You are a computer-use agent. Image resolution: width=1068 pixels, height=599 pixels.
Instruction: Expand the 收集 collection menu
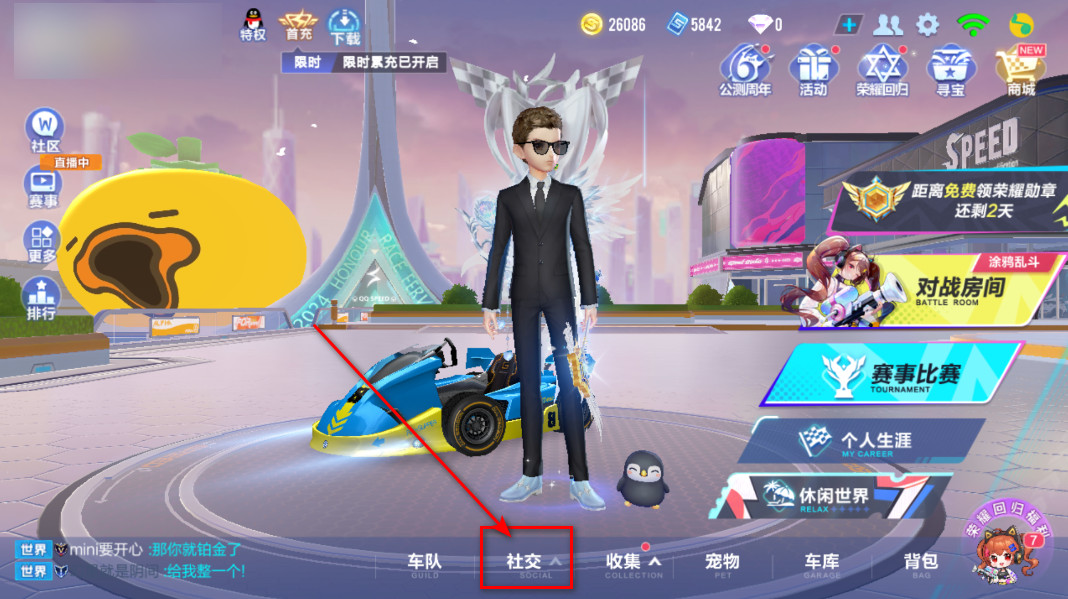[632, 563]
